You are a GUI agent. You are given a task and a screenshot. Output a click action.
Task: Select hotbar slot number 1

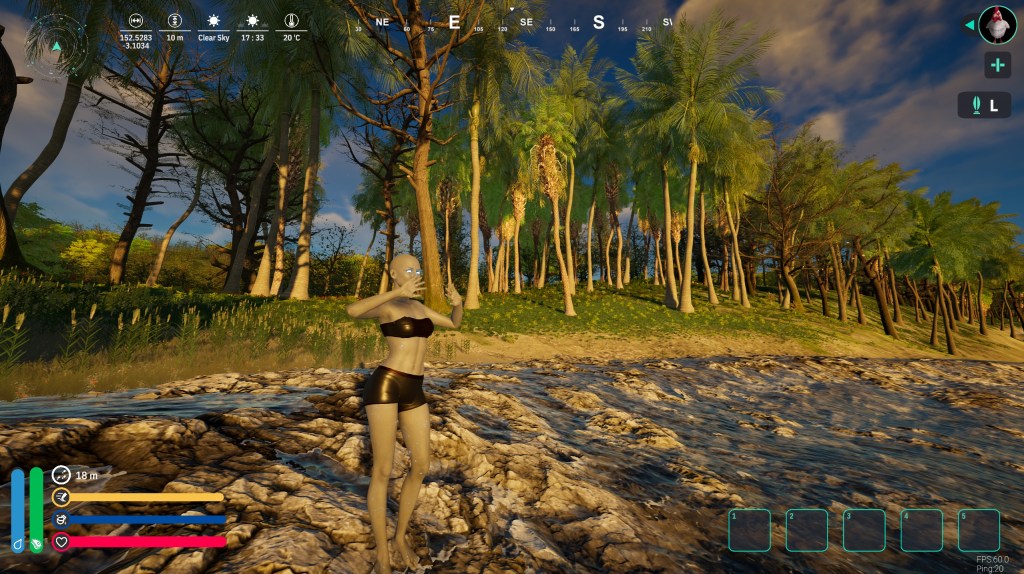pos(749,530)
